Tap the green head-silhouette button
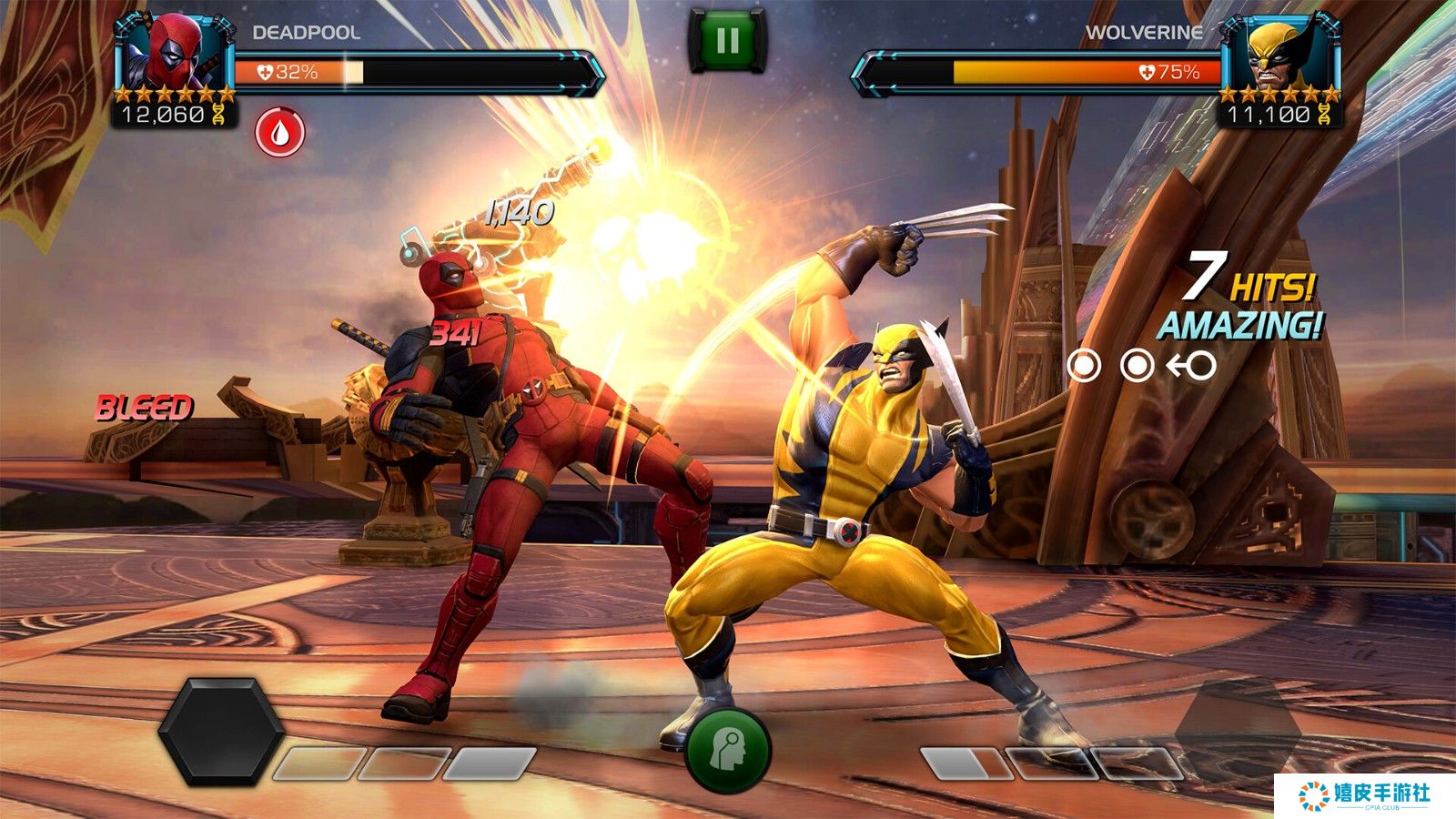Image resolution: width=1456 pixels, height=819 pixels. (x=728, y=752)
